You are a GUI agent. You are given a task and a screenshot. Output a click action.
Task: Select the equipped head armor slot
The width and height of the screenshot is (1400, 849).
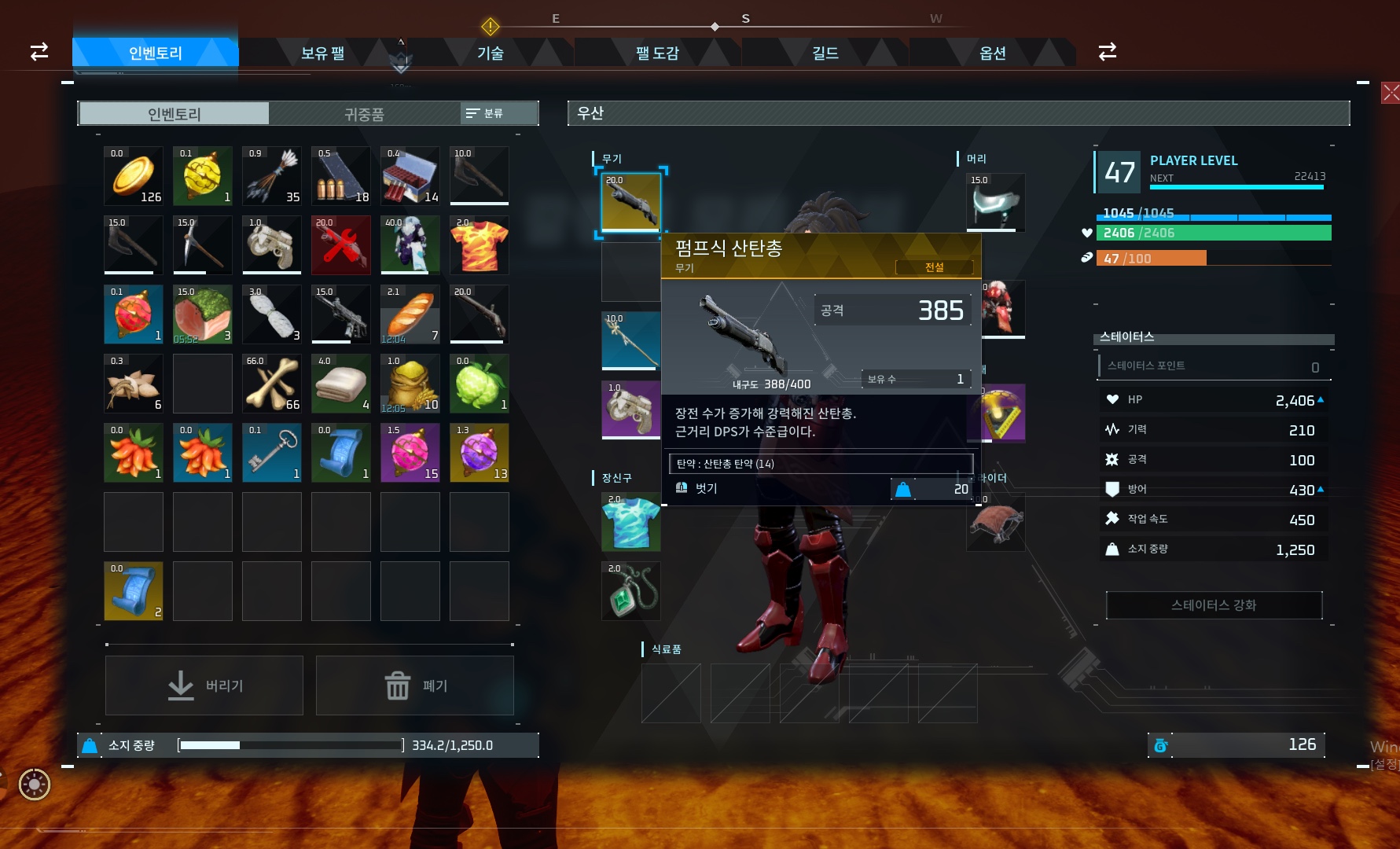pos(995,203)
